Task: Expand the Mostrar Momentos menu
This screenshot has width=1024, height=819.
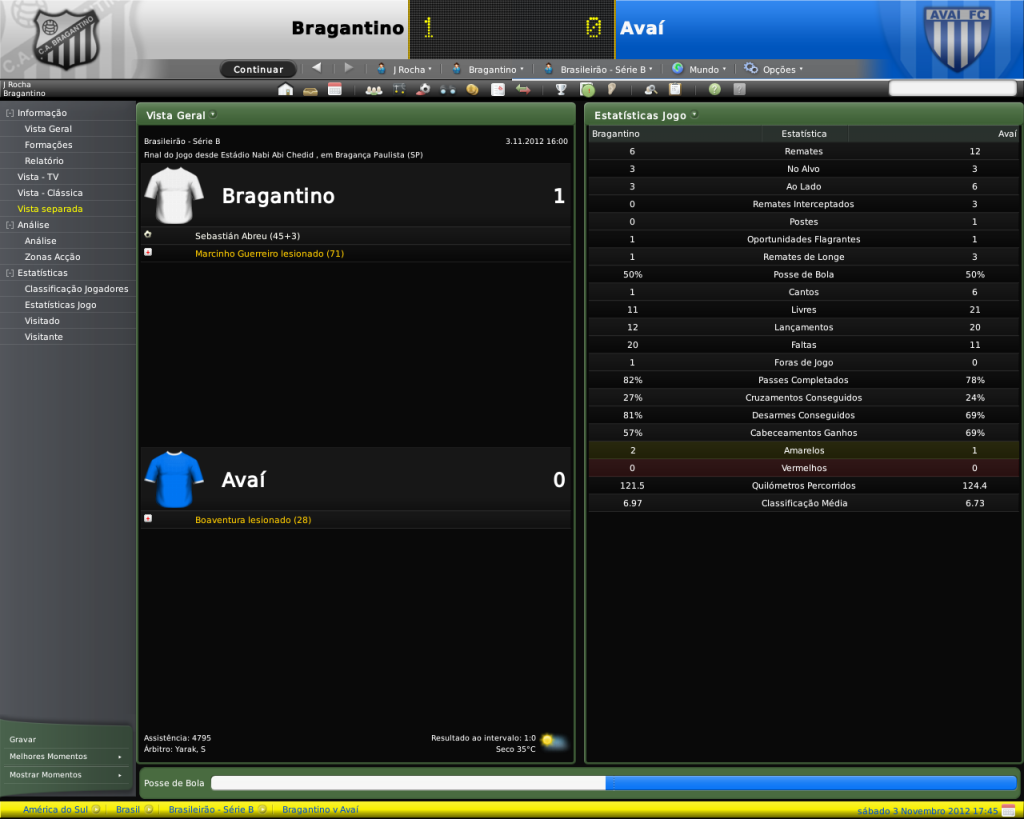Action: pyautogui.click(x=66, y=775)
